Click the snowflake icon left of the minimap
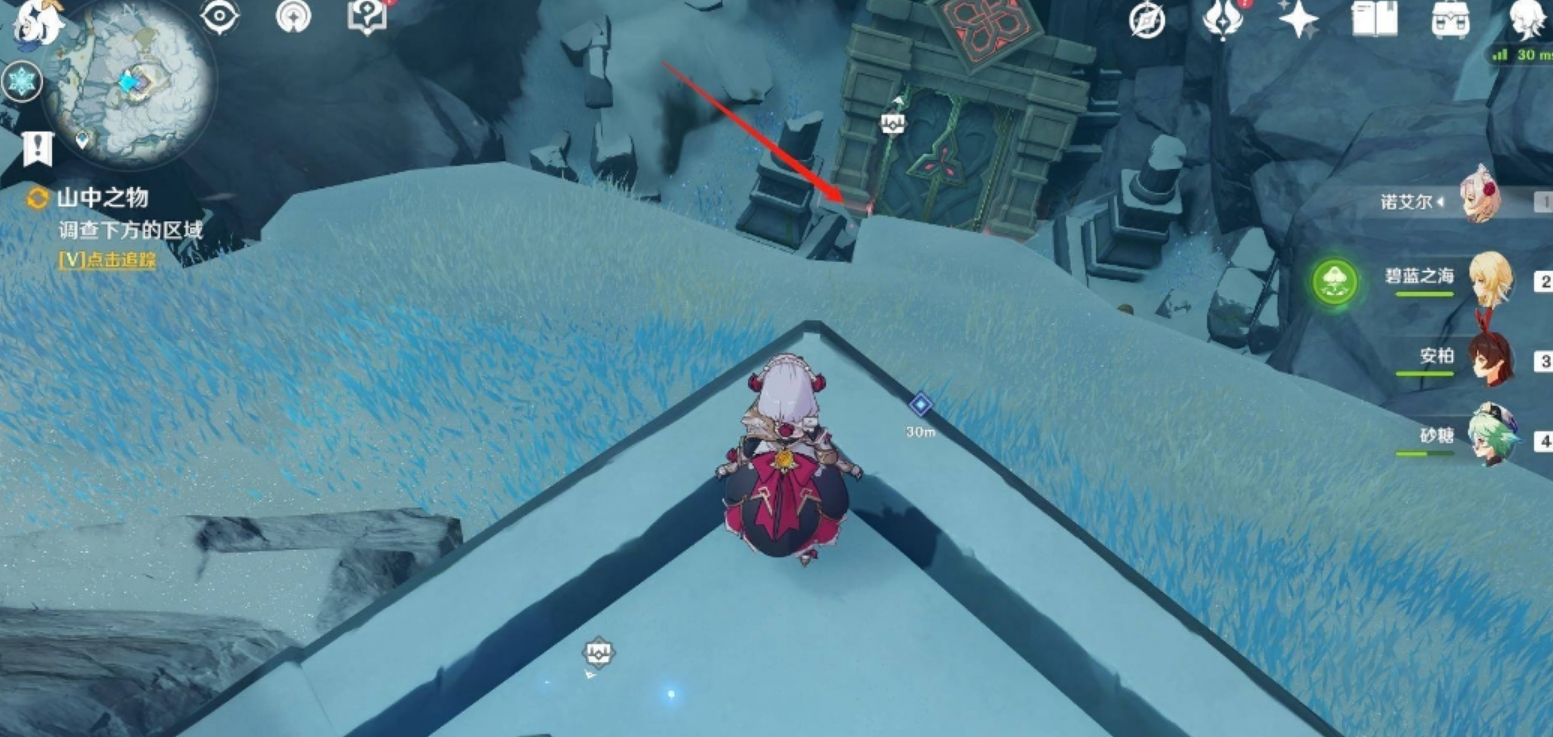Screen dimensions: 1553x737 coord(21,80)
